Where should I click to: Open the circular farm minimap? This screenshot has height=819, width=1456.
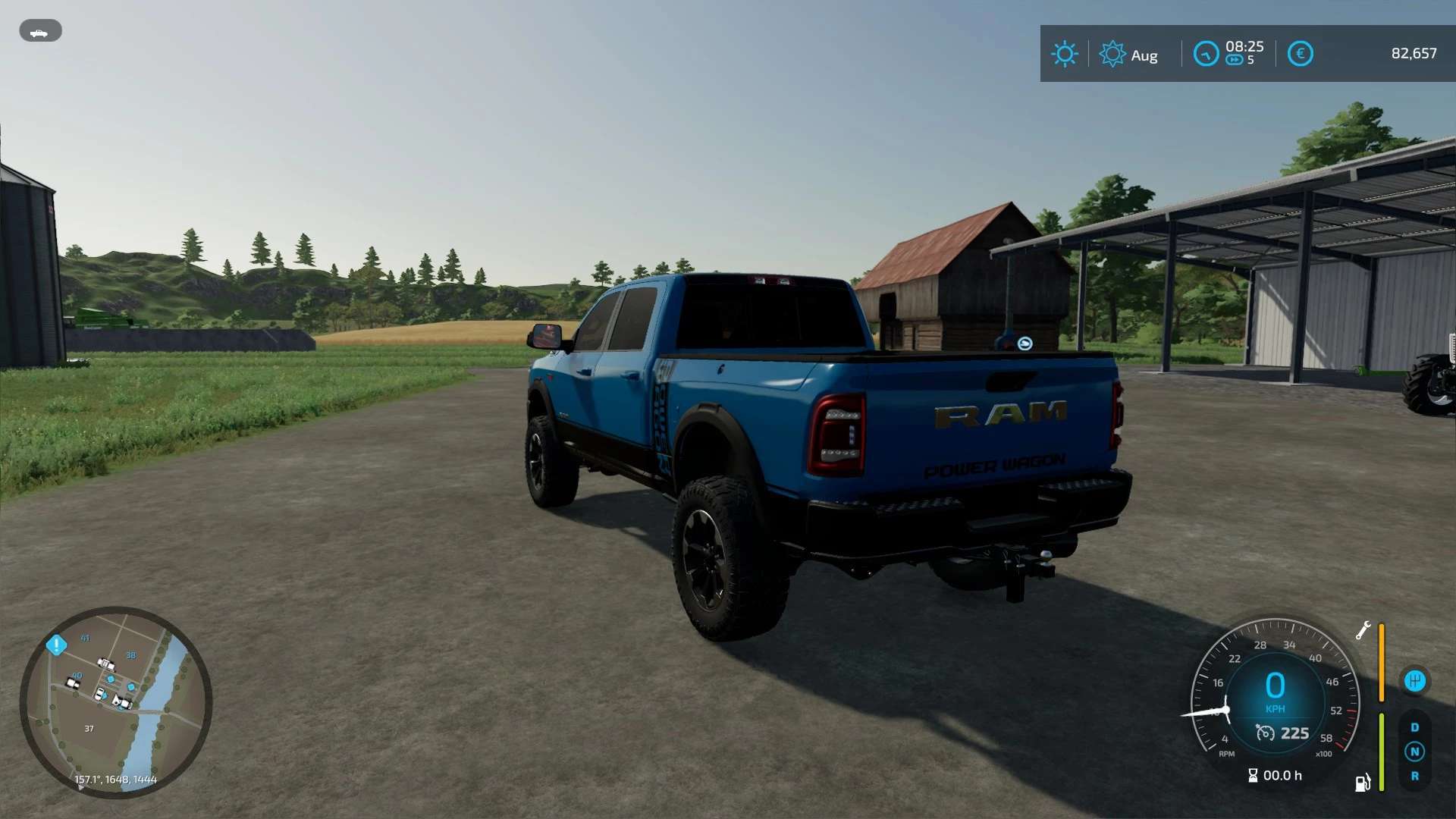[x=115, y=702]
